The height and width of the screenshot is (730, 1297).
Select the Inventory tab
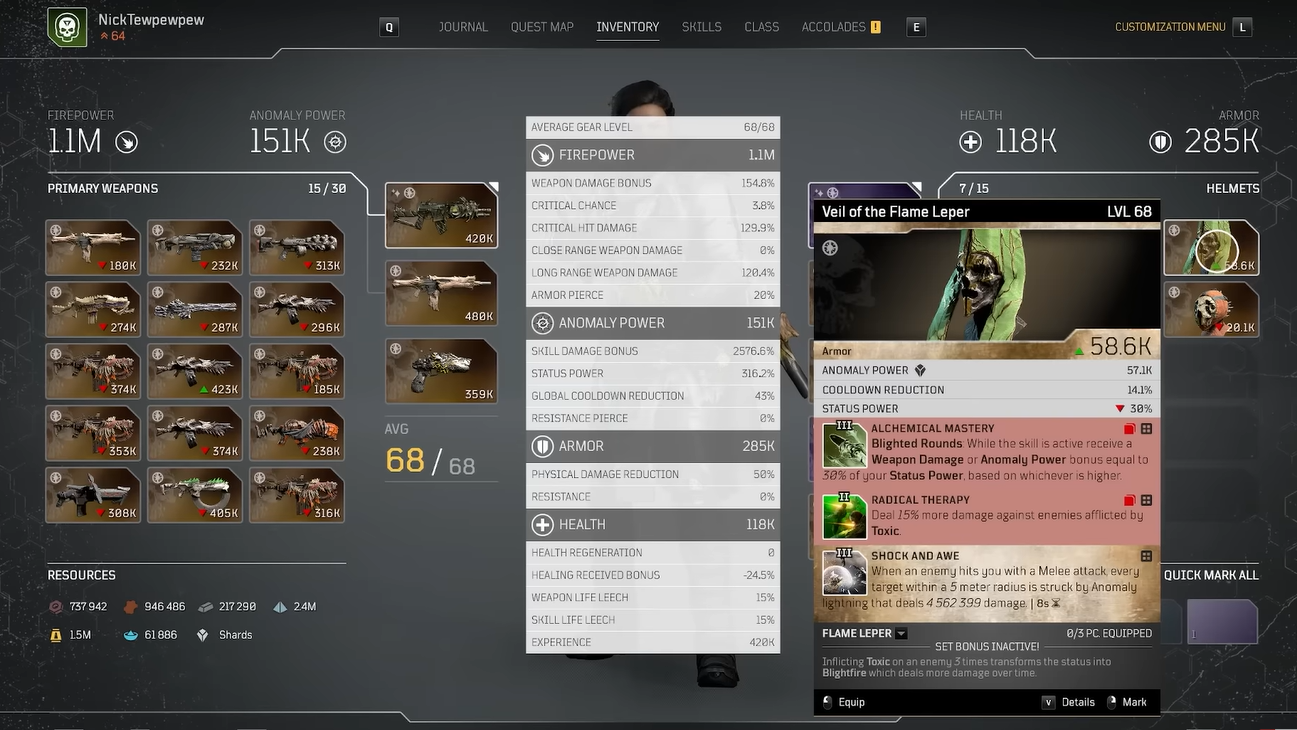[627, 27]
